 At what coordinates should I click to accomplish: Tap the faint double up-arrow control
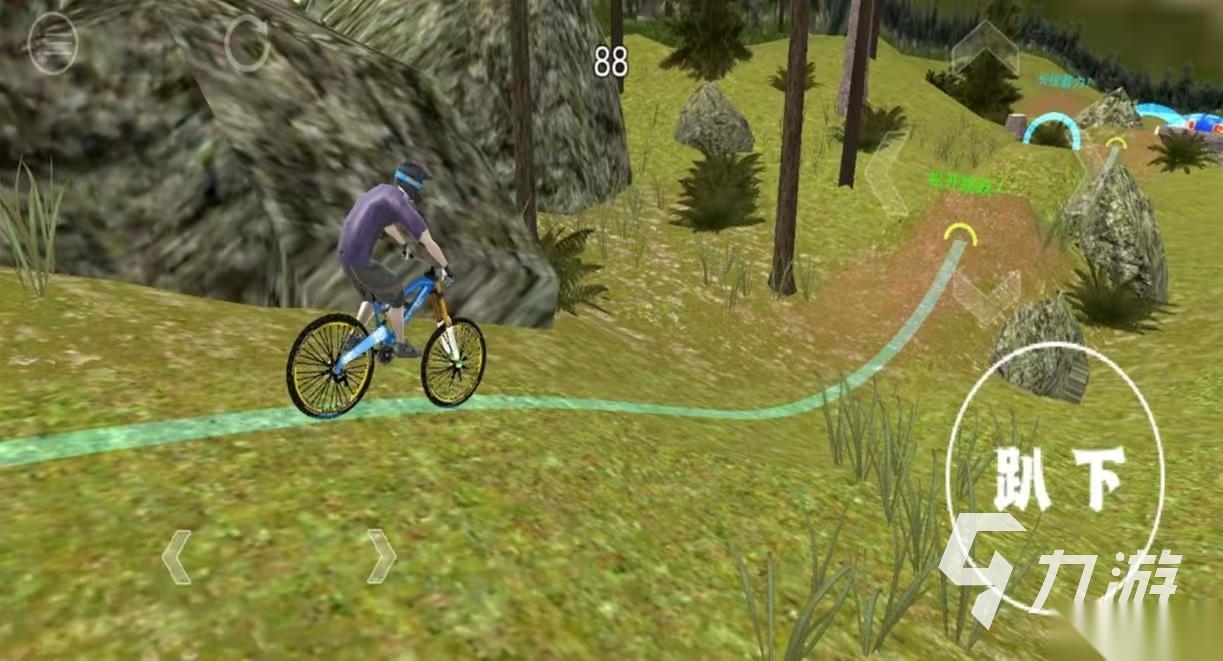point(984,49)
